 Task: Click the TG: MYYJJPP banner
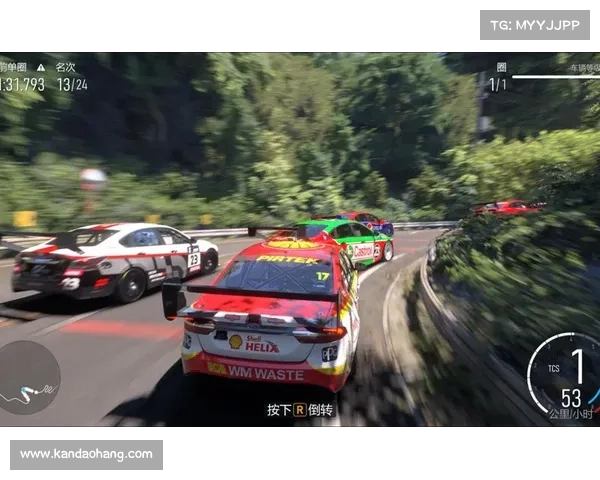click(535, 24)
